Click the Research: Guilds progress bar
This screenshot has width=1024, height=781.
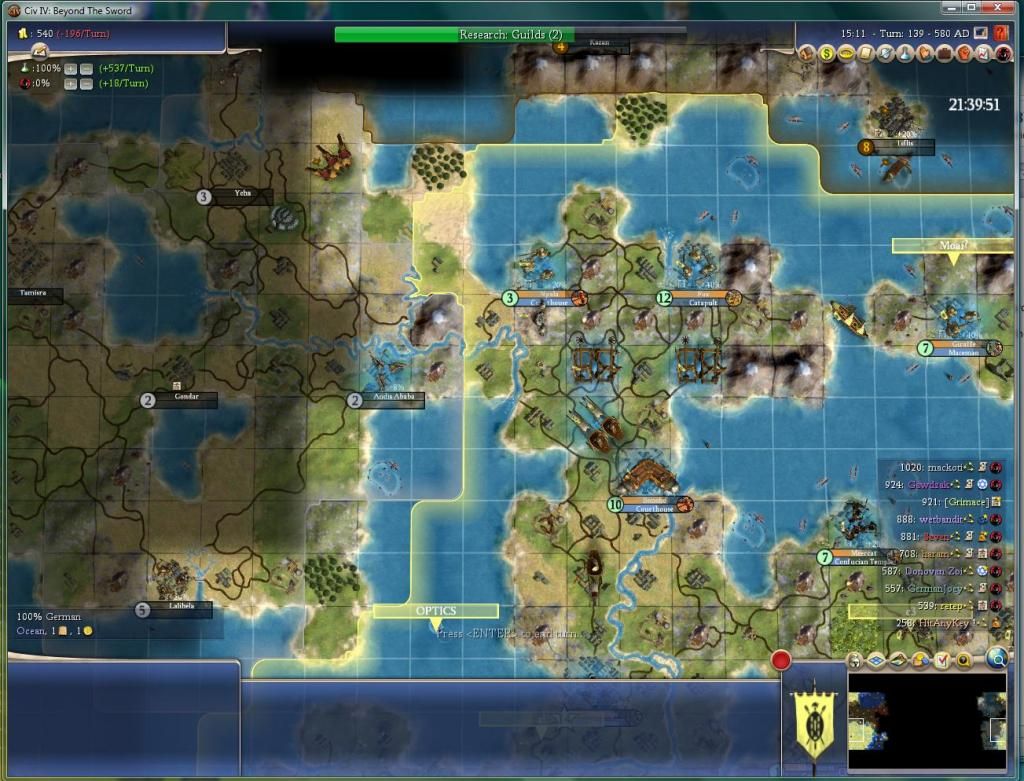click(510, 34)
